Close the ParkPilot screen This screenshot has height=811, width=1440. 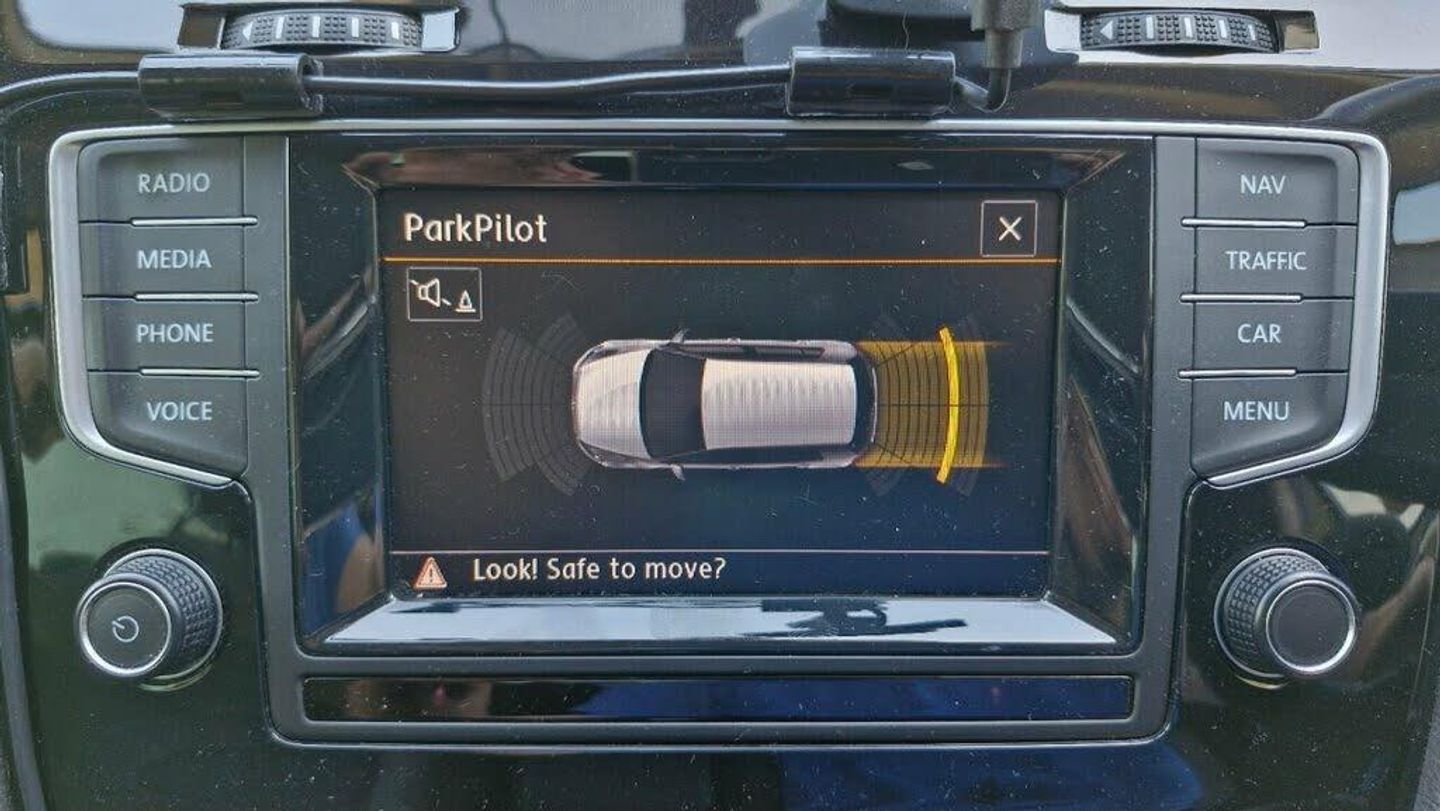(x=1008, y=229)
